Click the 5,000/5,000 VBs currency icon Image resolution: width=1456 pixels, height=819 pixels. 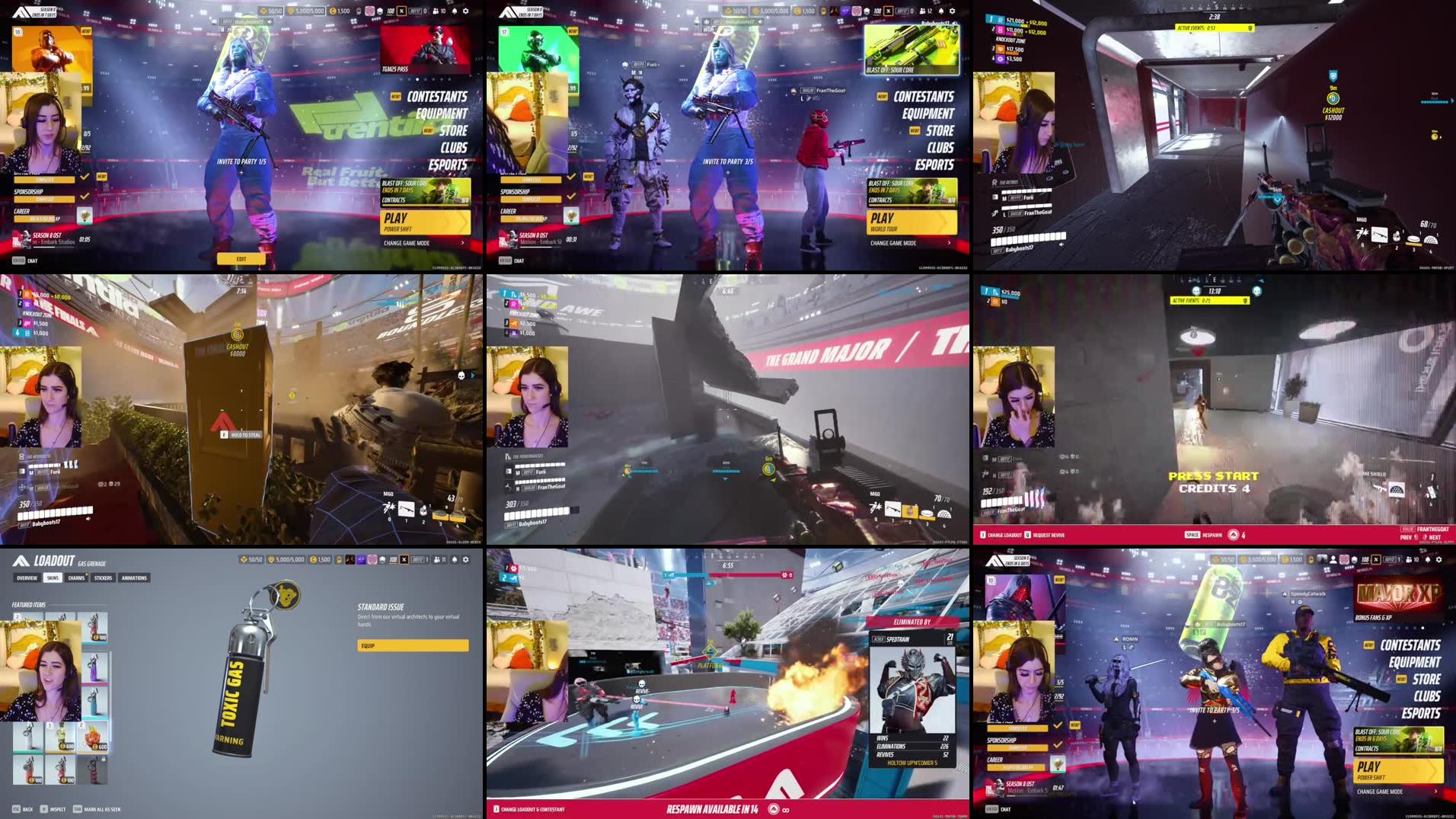point(272,560)
